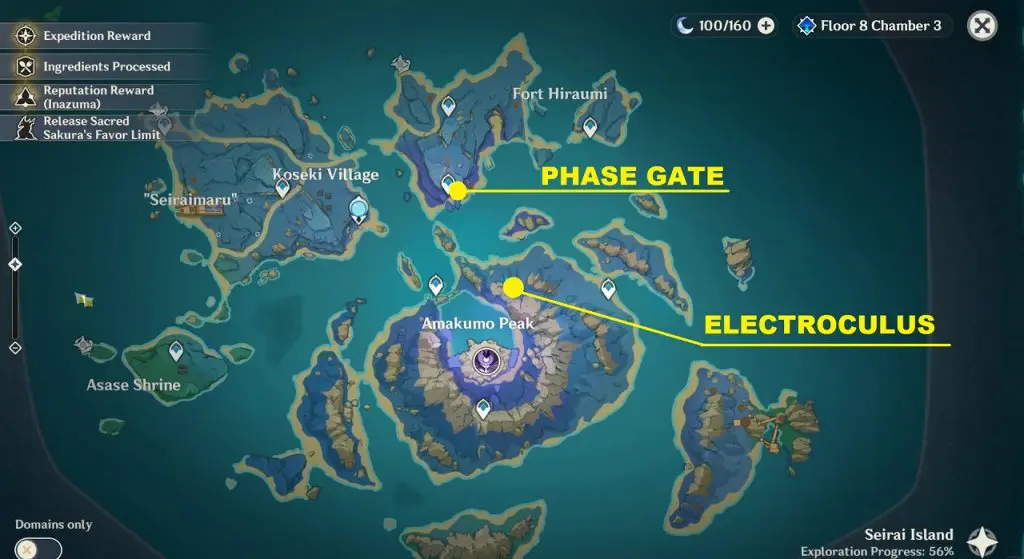The height and width of the screenshot is (559, 1024).
Task: Claim the Expedition Reward notice
Action: tap(96, 36)
